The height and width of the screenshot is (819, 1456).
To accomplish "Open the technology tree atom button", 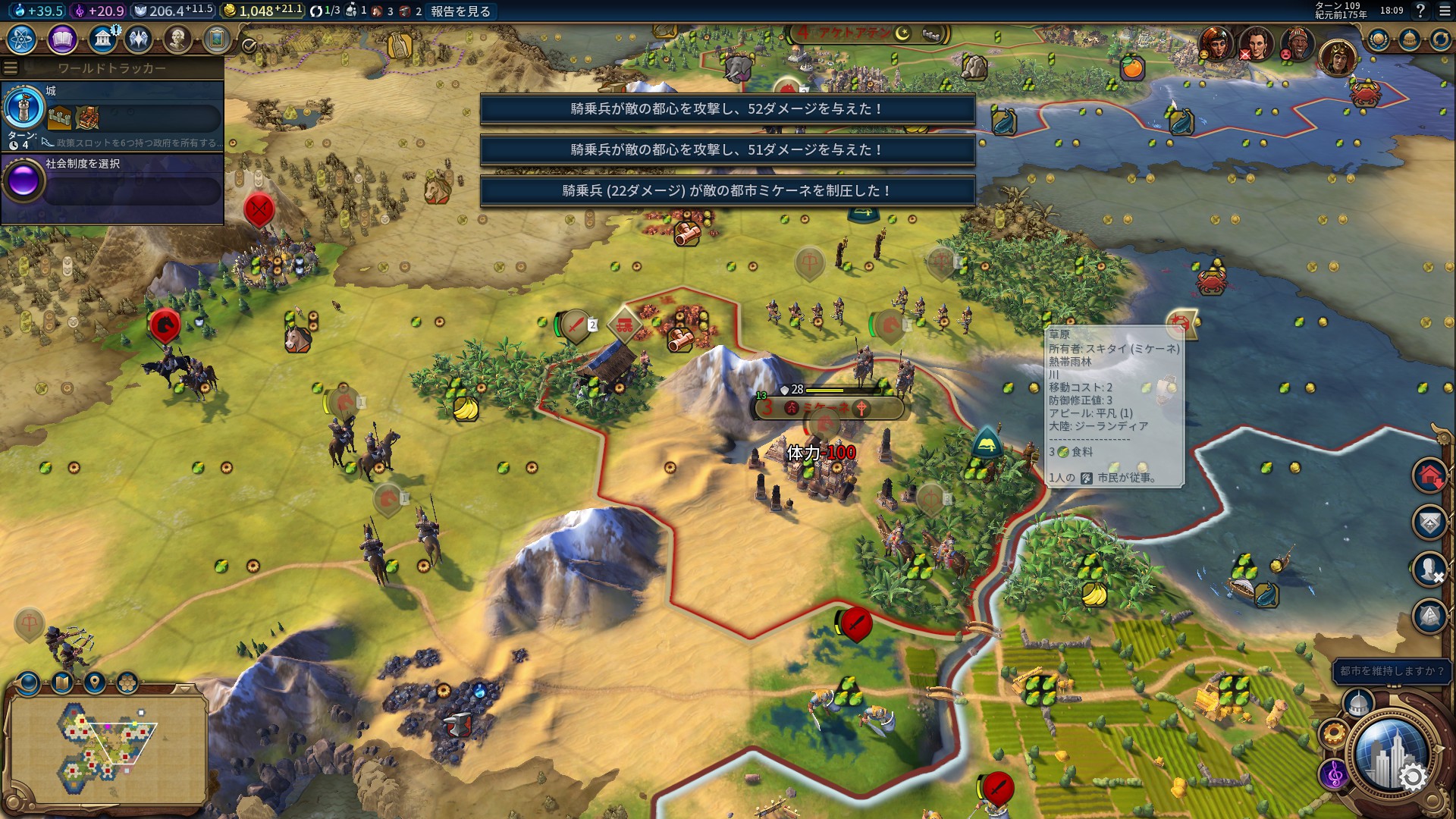I will pyautogui.click(x=21, y=39).
